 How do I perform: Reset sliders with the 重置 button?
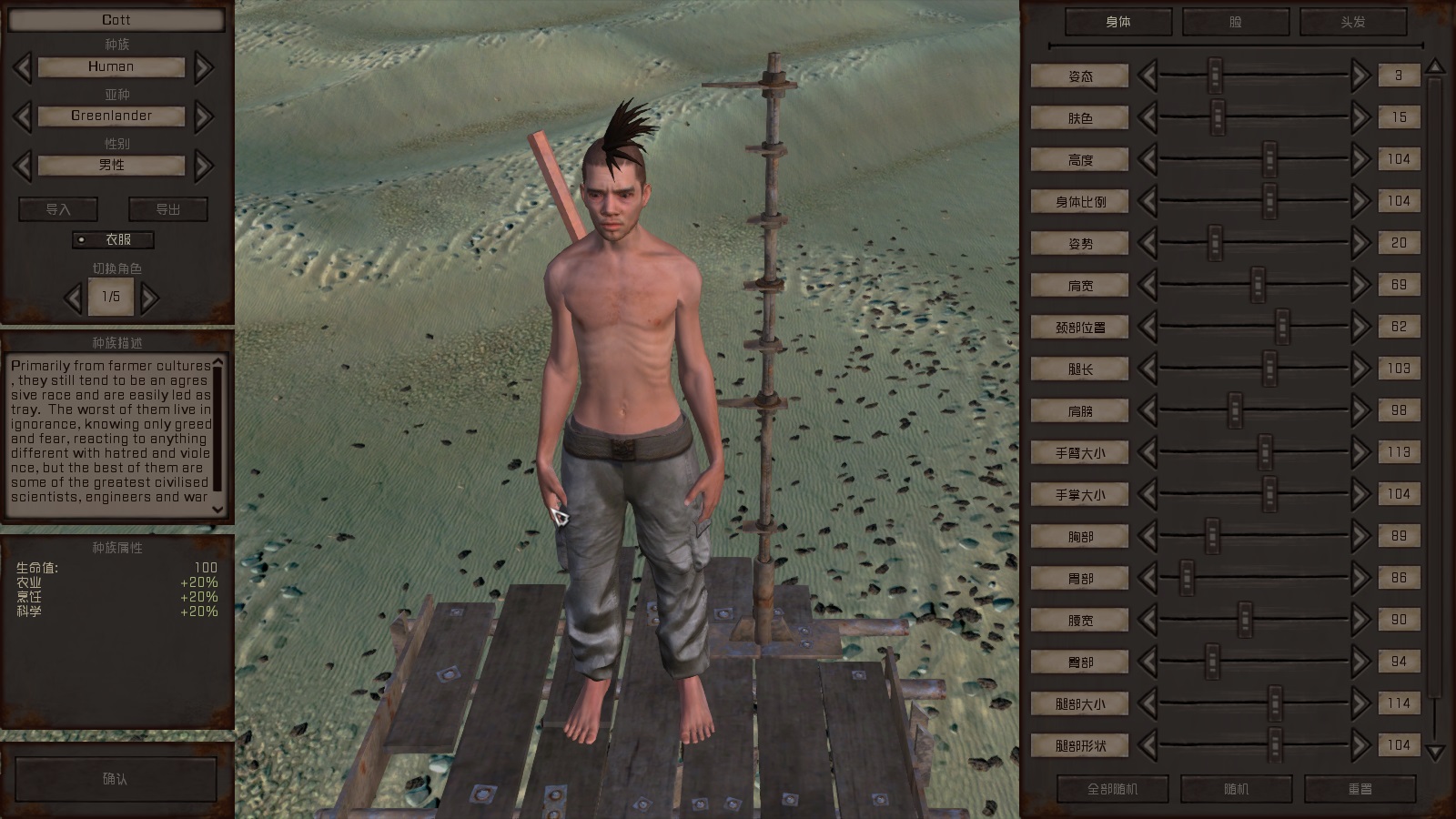click(1360, 789)
